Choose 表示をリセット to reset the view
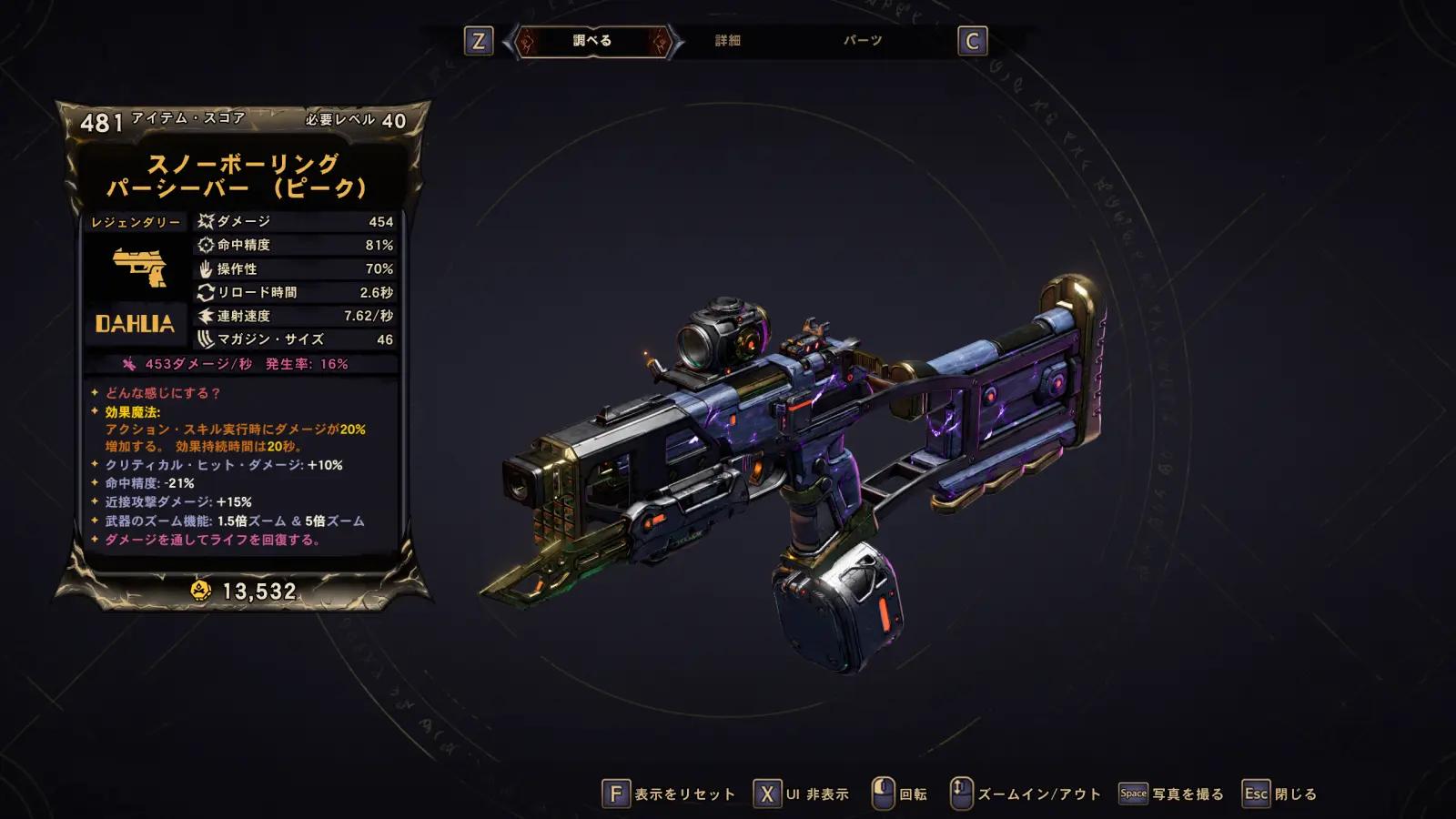The height and width of the screenshot is (819, 1456). click(x=669, y=794)
